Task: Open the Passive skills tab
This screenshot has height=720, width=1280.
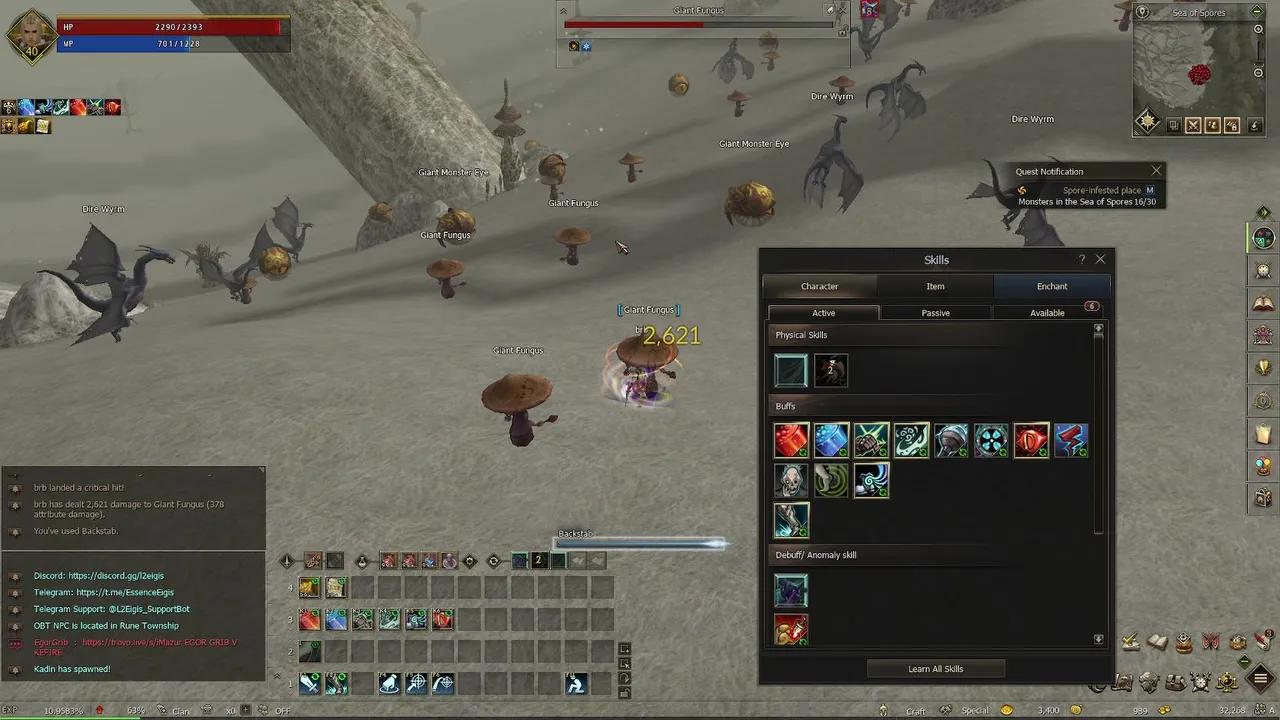Action: [935, 312]
